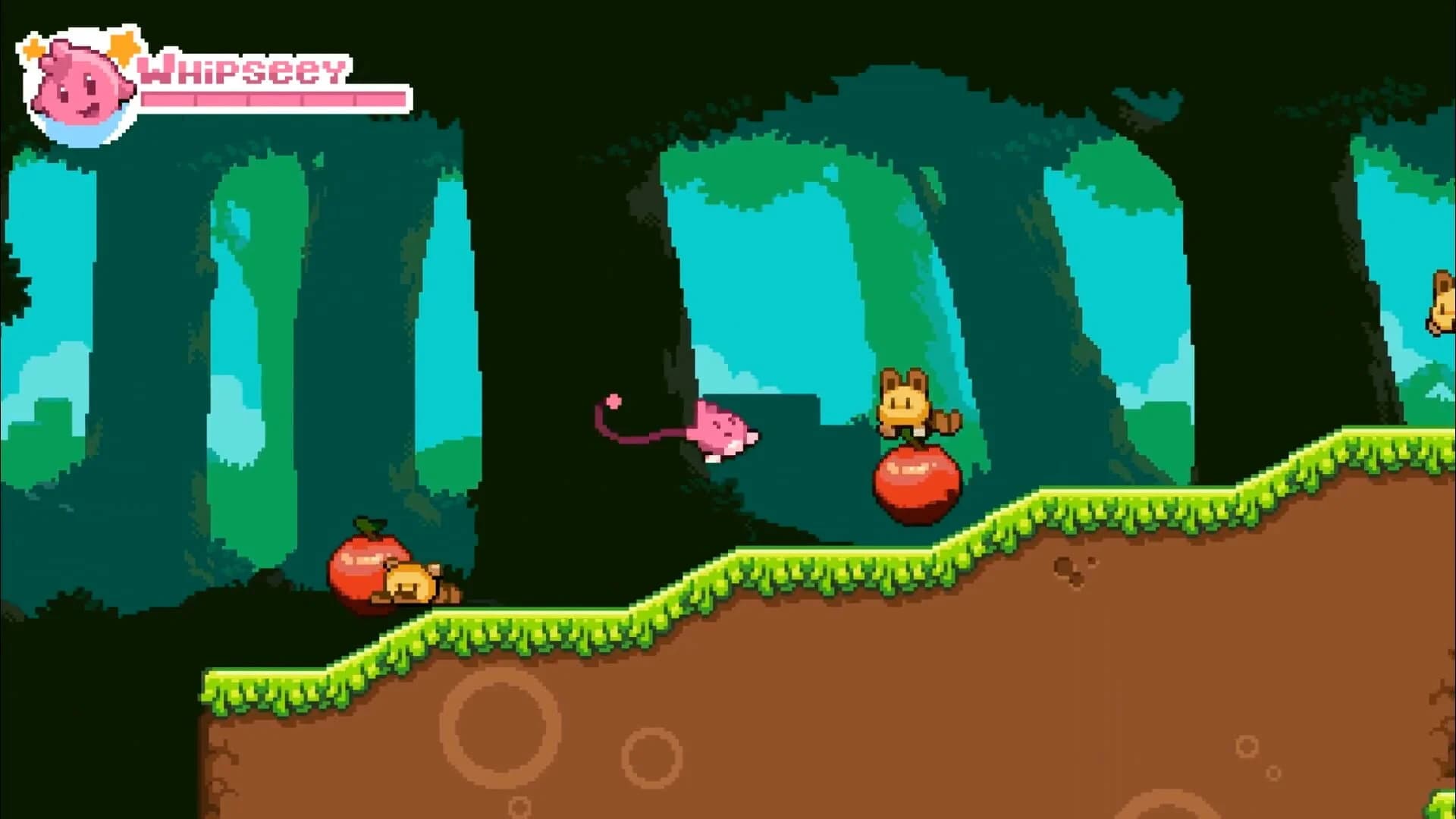Viewport: 1456px width, 819px height.
Task: Click the Whipseey character portrait icon
Action: [x=80, y=80]
